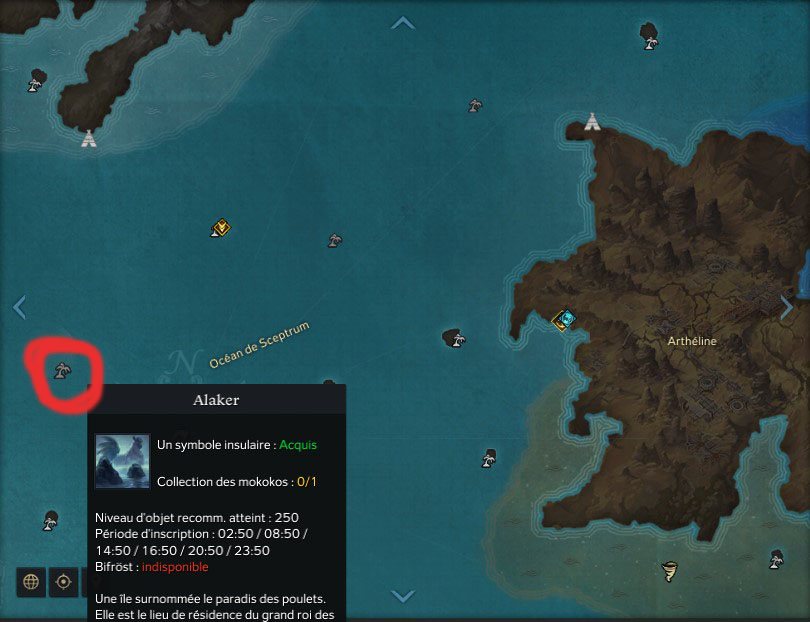Select the island marker circled in red
Viewport: 810px width, 622px height.
[62, 372]
